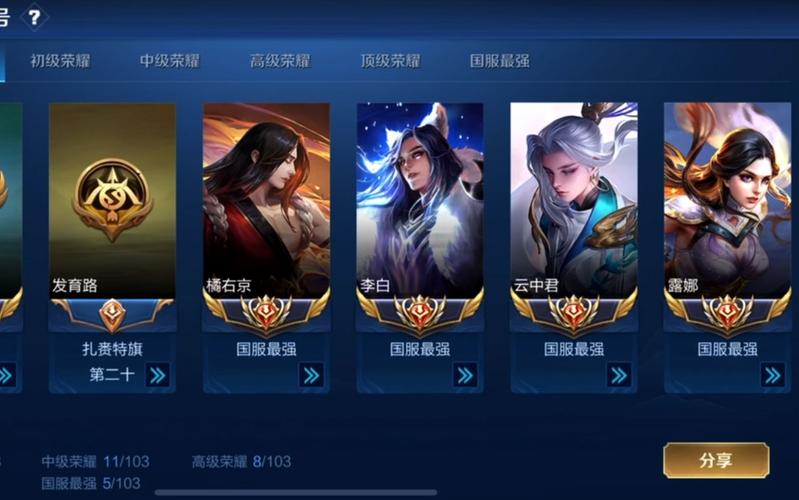Open the arrow button under 橘右京
The width and height of the screenshot is (799, 500).
[311, 375]
